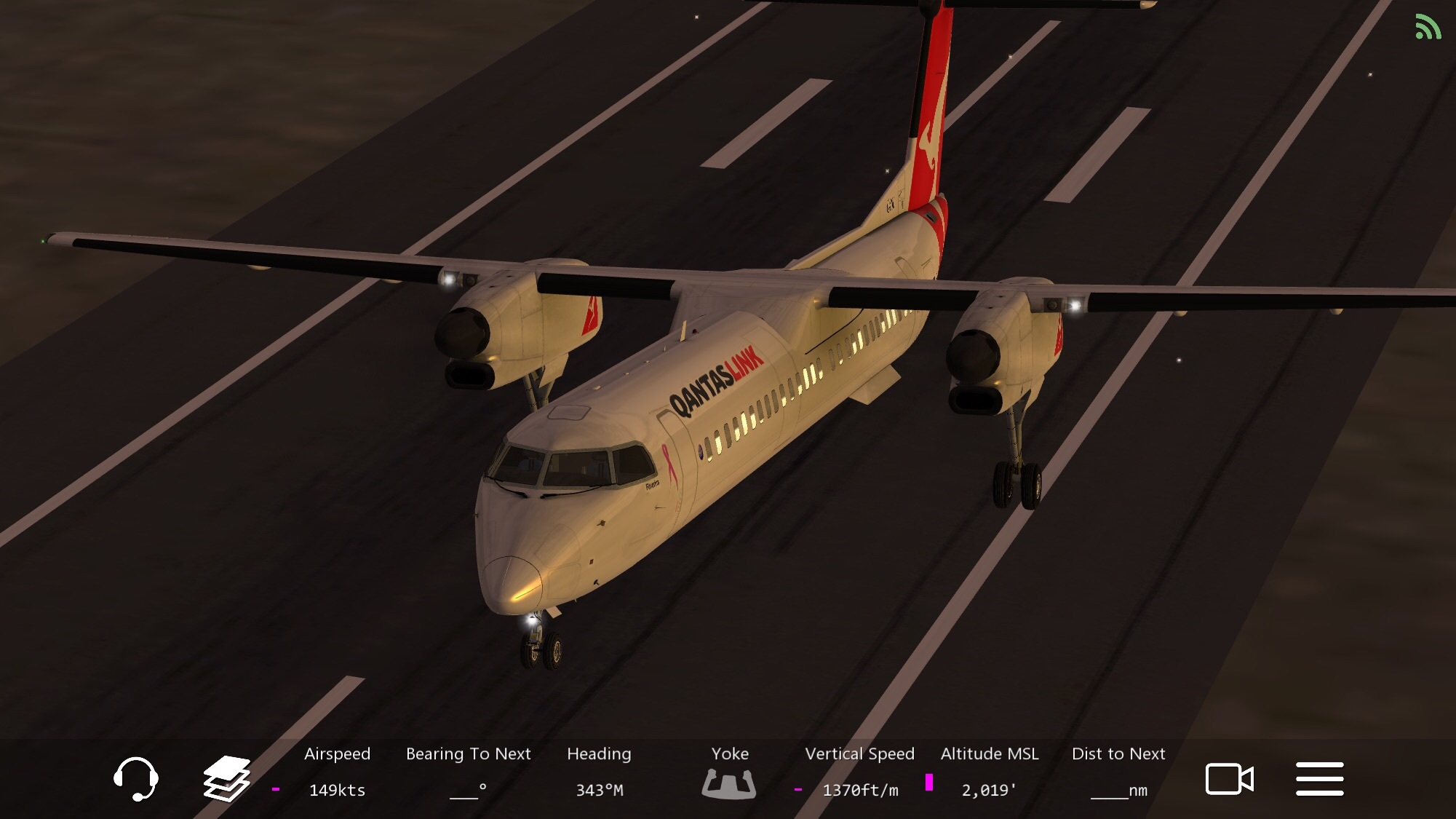This screenshot has height=819, width=1456.
Task: Select the Bearing To Next status item
Action: point(468,773)
